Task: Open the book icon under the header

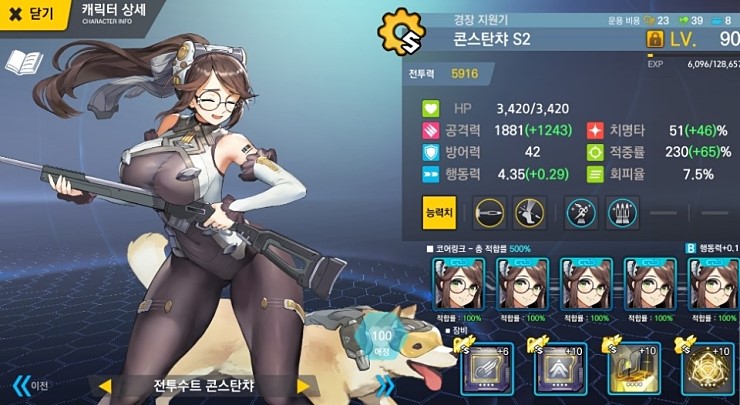Action: (x=22, y=63)
